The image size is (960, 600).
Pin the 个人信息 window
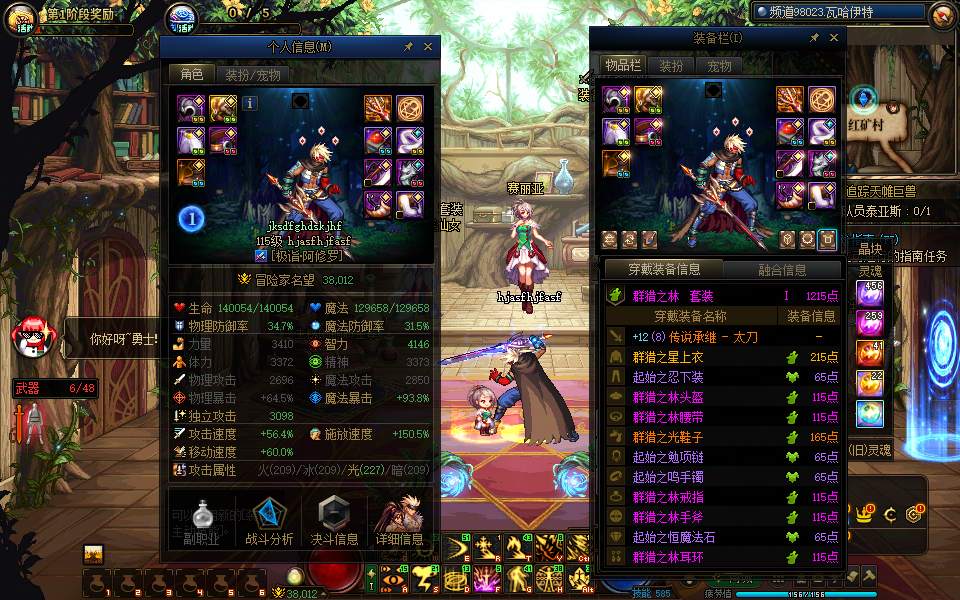(x=408, y=47)
